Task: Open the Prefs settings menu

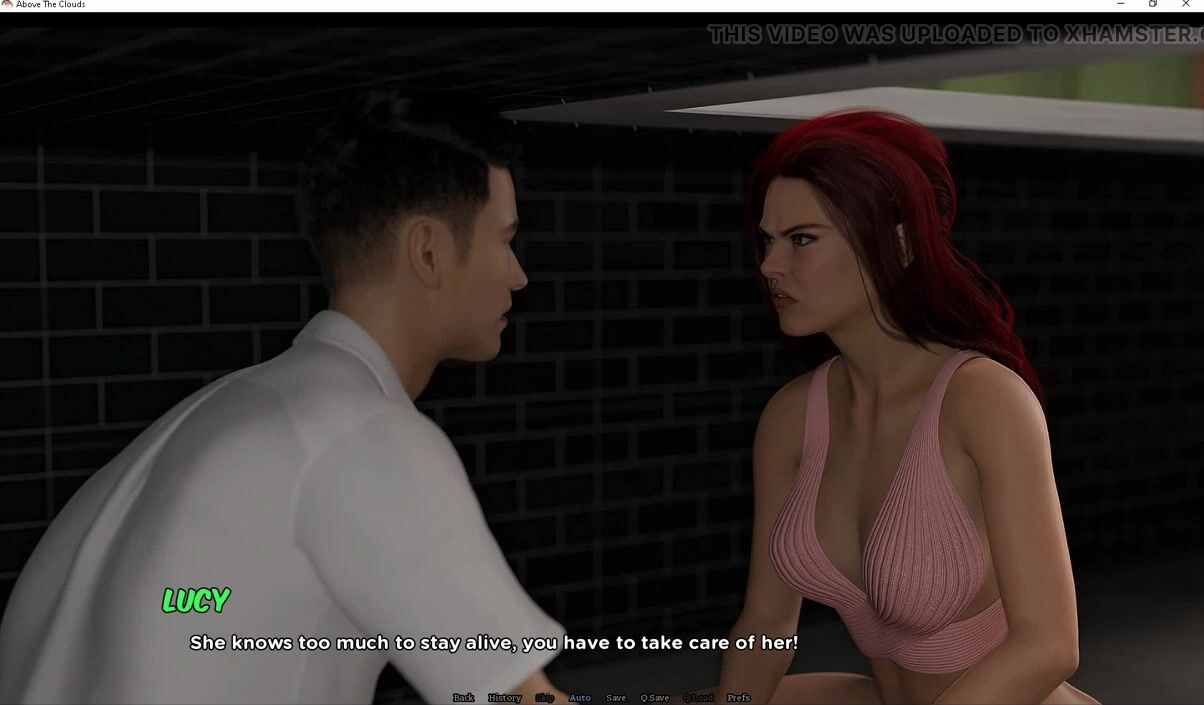Action: pos(738,698)
